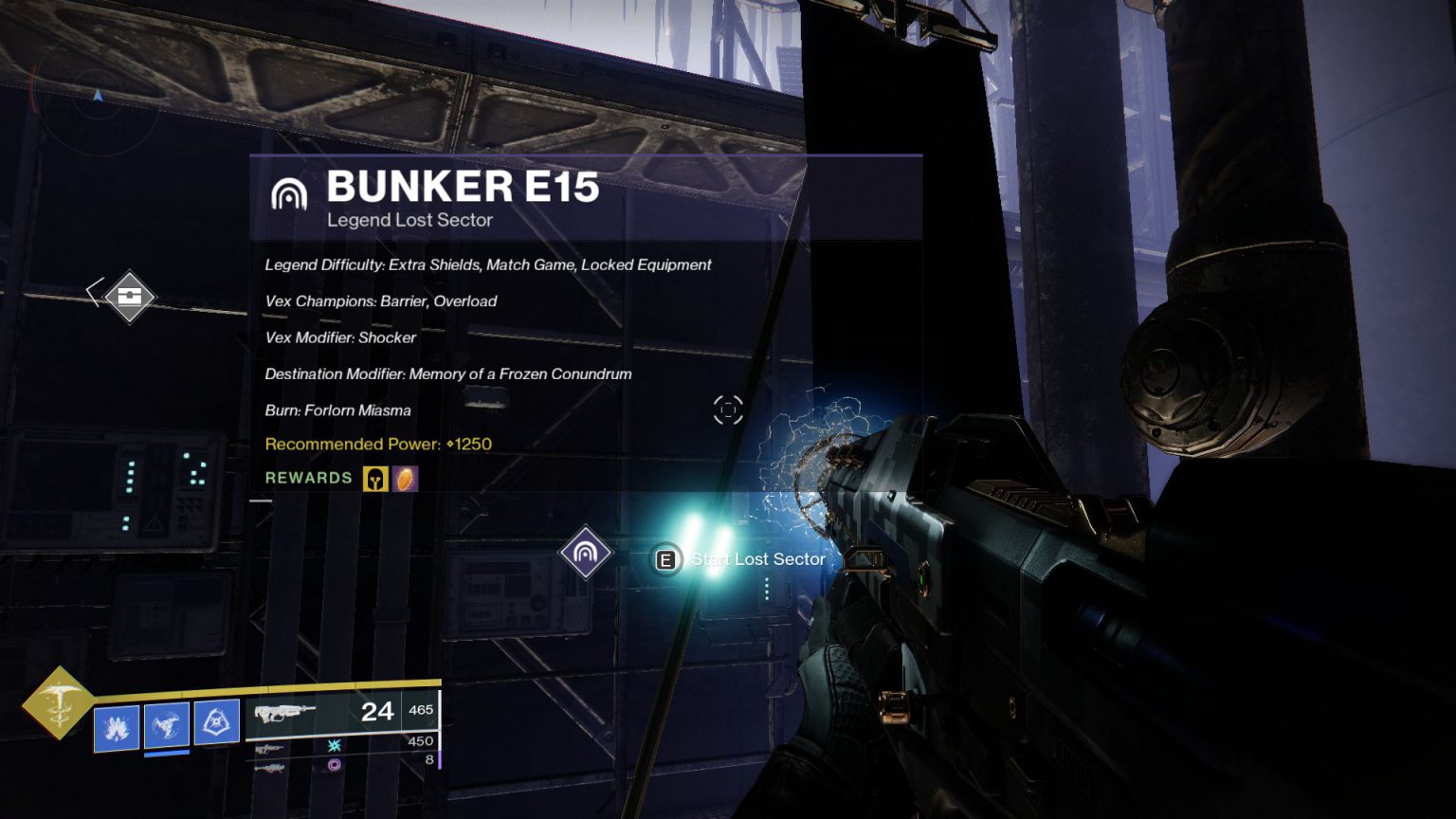
Task: Select the BUNKER E15 title header
Action: [464, 188]
